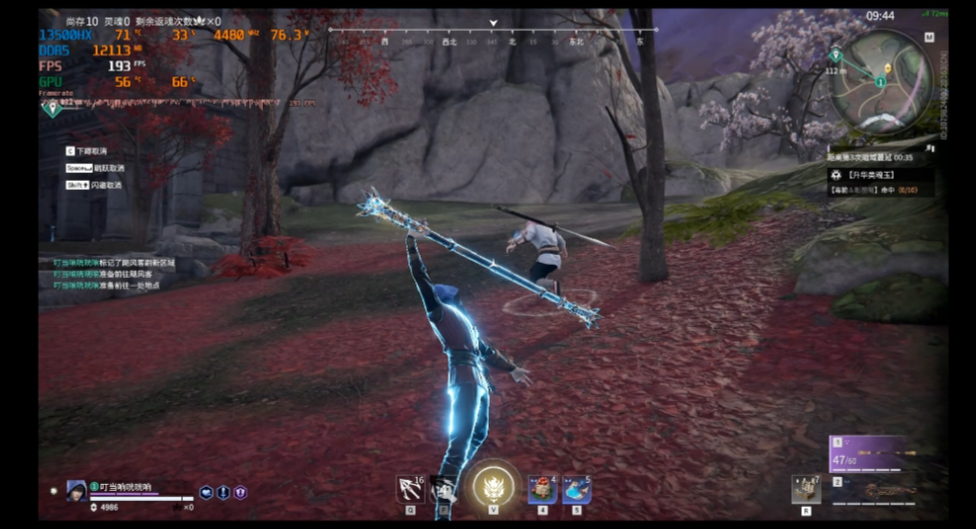Click the player's hooded portrait

76,490
